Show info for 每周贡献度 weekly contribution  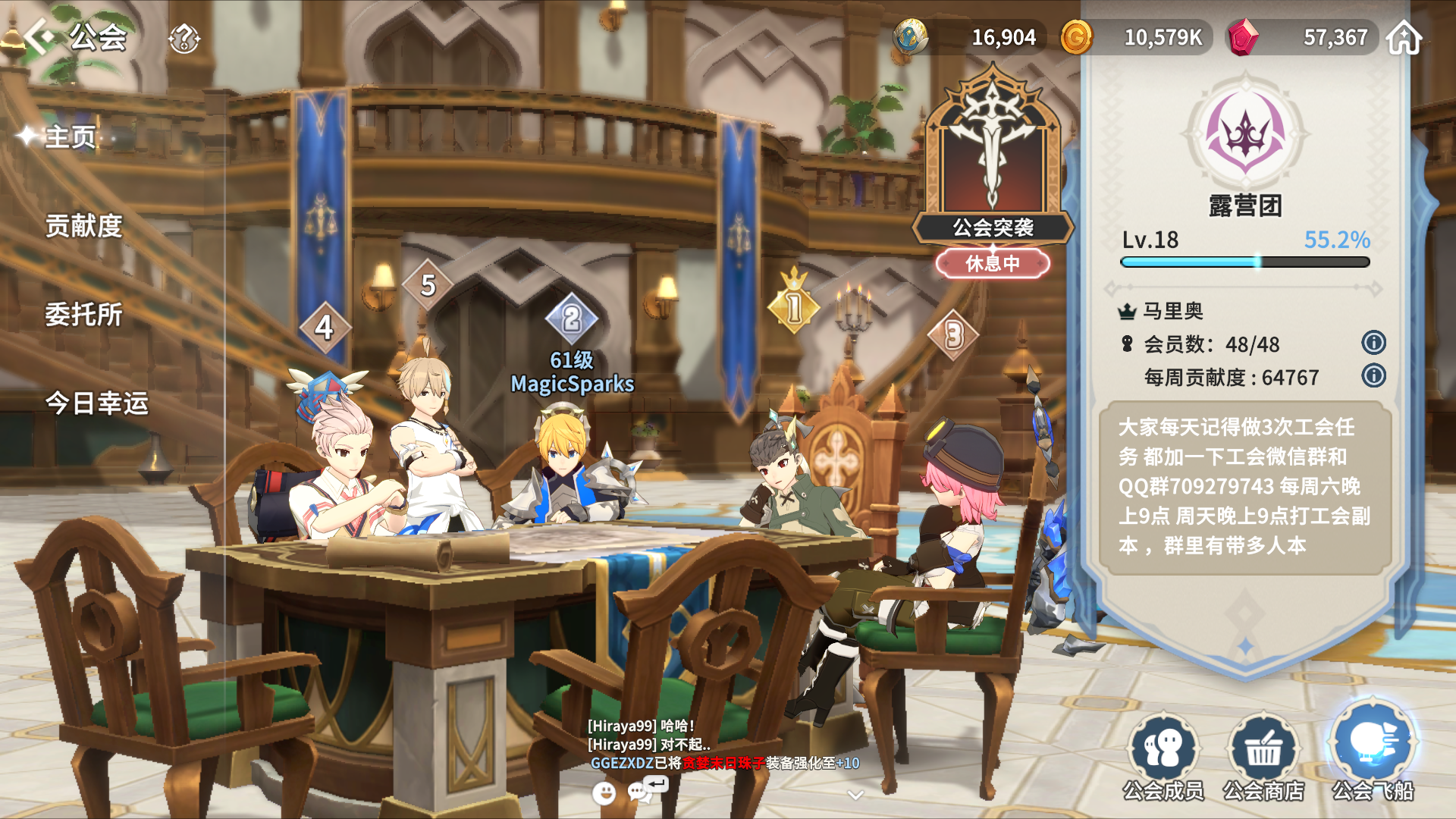tap(1373, 376)
